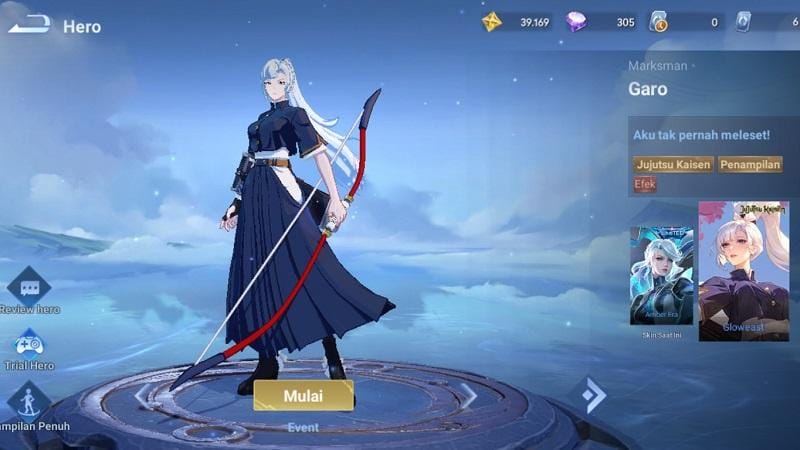800x450 pixels.
Task: Open the Penampilan tag
Action: coord(750,164)
